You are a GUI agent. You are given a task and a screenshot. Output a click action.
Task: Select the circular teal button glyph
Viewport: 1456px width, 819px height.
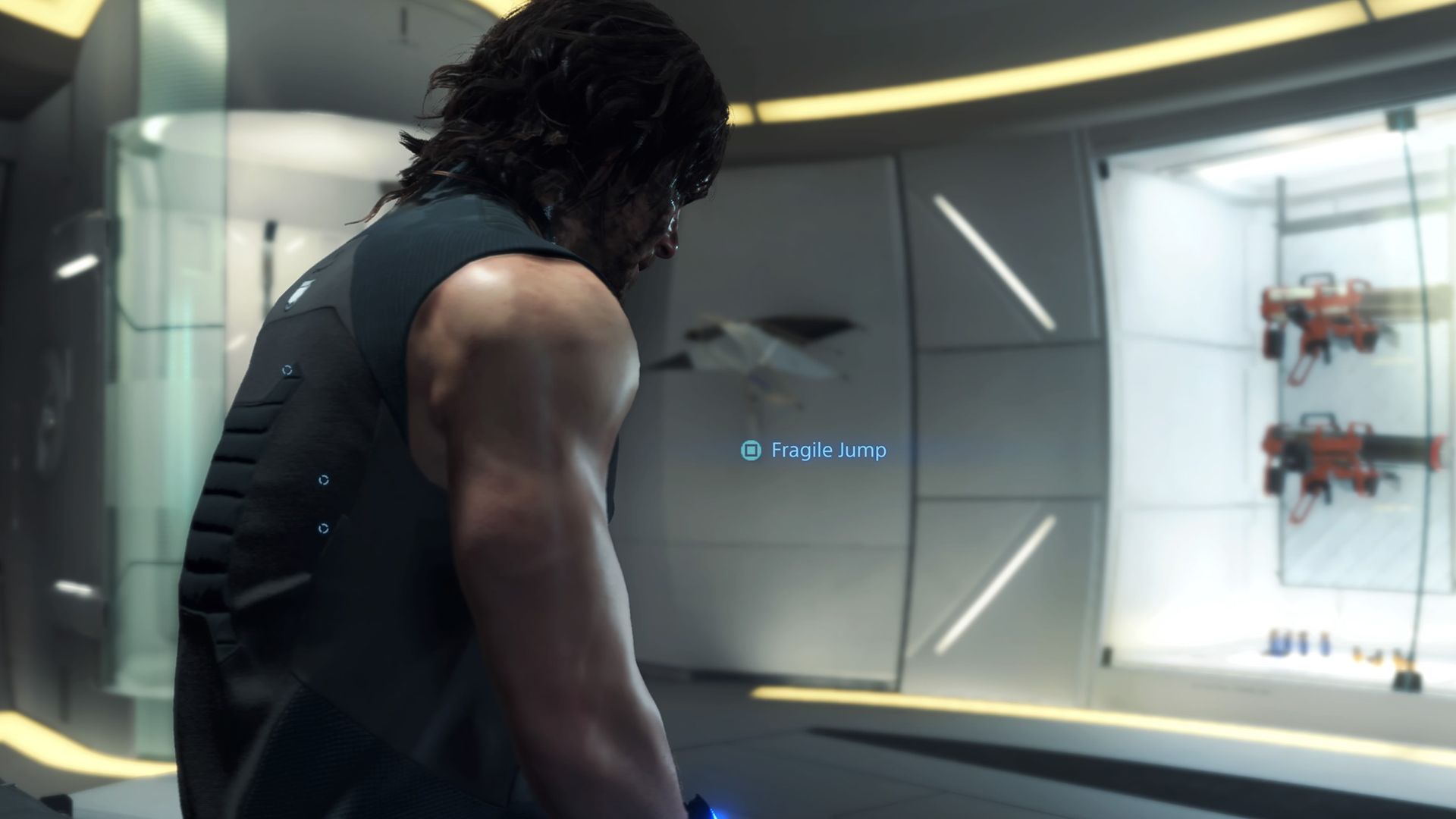(x=749, y=451)
